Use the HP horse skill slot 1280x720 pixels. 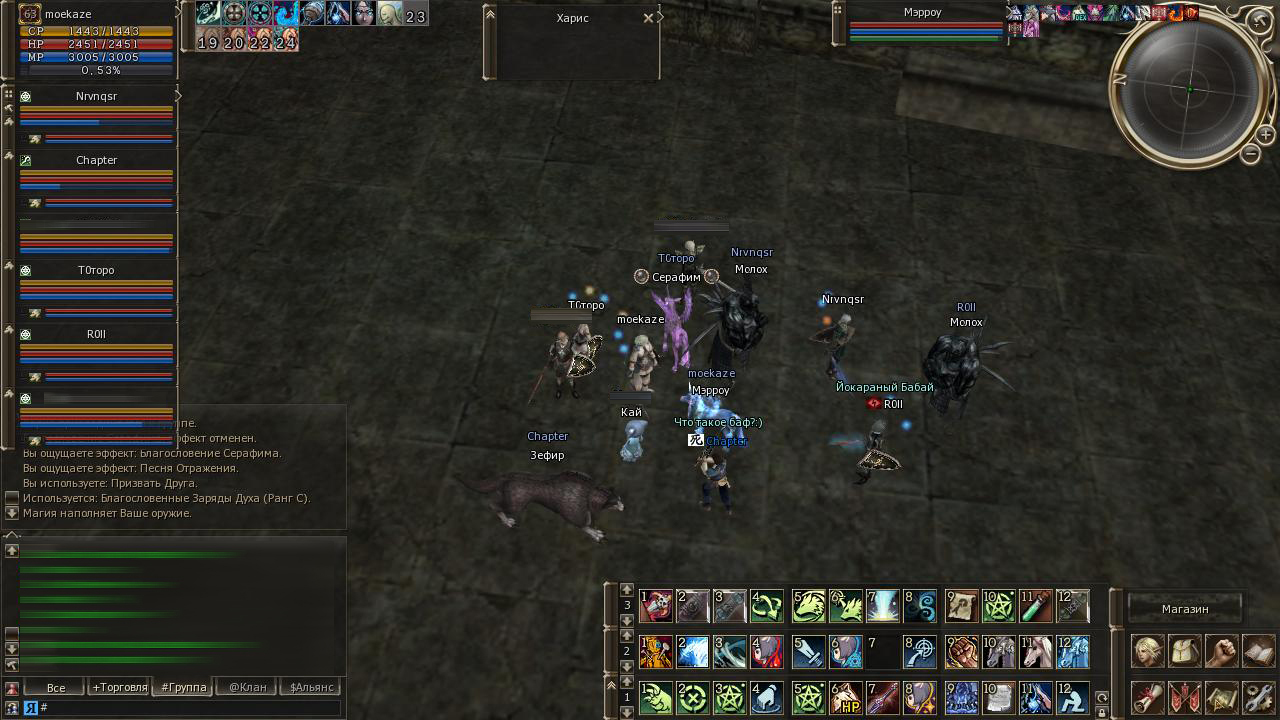pyautogui.click(x=847, y=697)
